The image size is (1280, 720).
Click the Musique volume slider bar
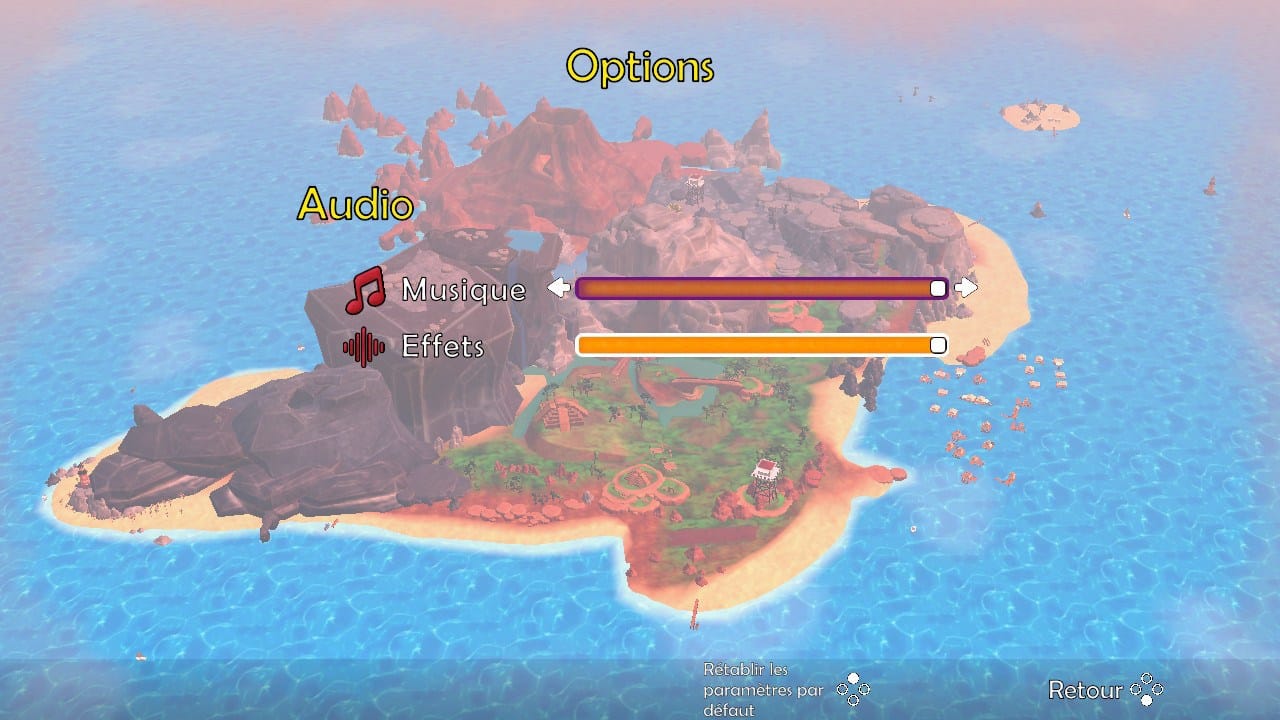[760, 289]
